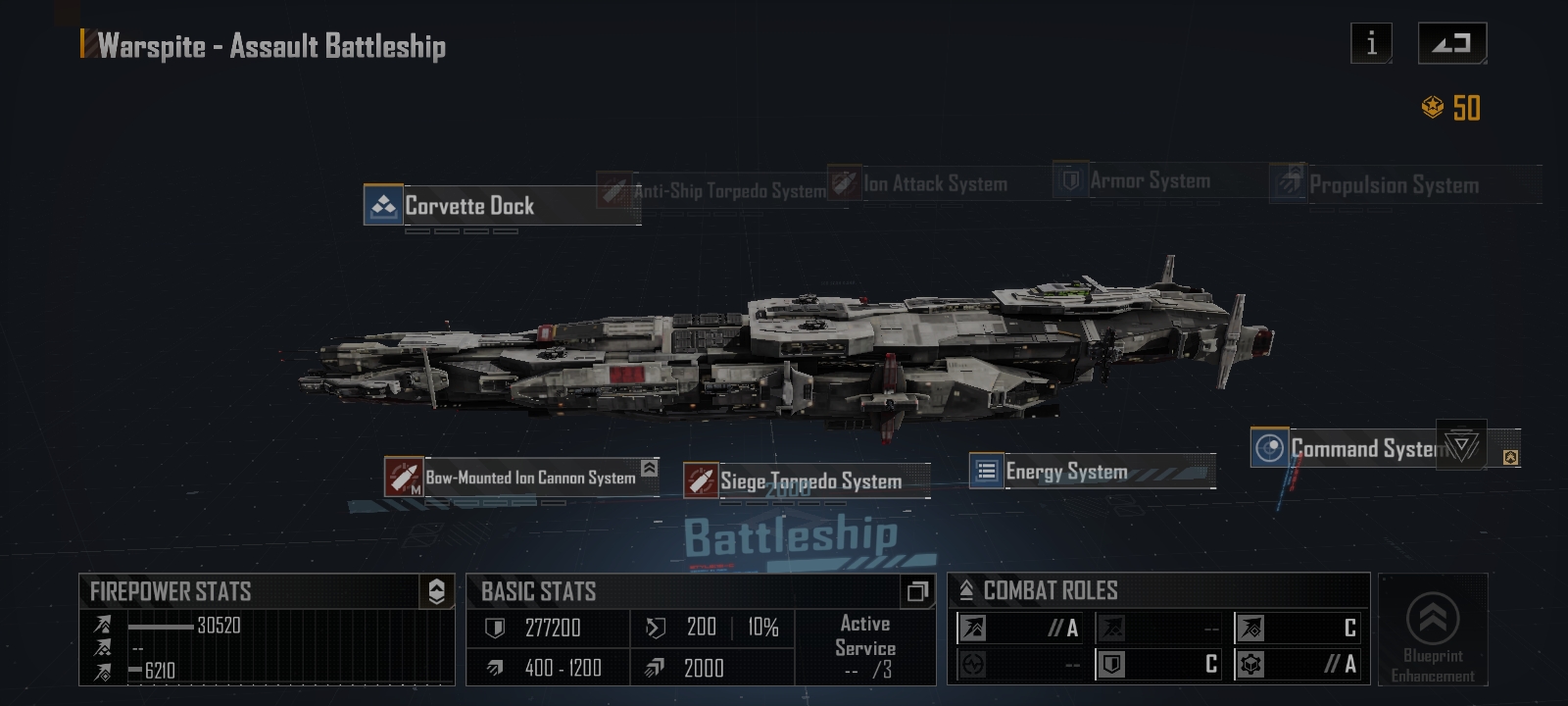This screenshot has height=706, width=1568.
Task: Expand the Basic Stats window icon
Action: [x=917, y=591]
